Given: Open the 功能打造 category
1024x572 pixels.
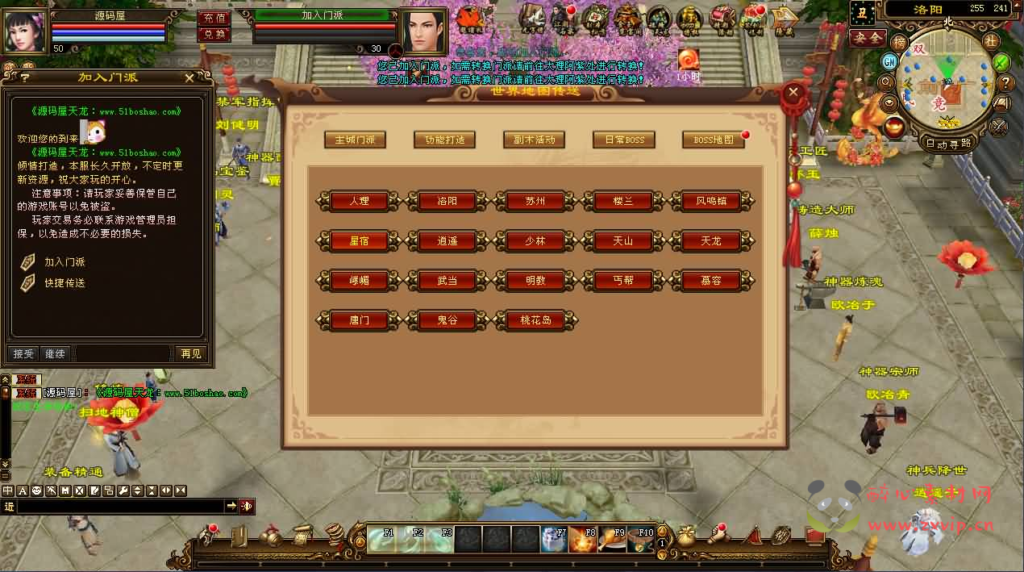Looking at the screenshot, I should 445,140.
